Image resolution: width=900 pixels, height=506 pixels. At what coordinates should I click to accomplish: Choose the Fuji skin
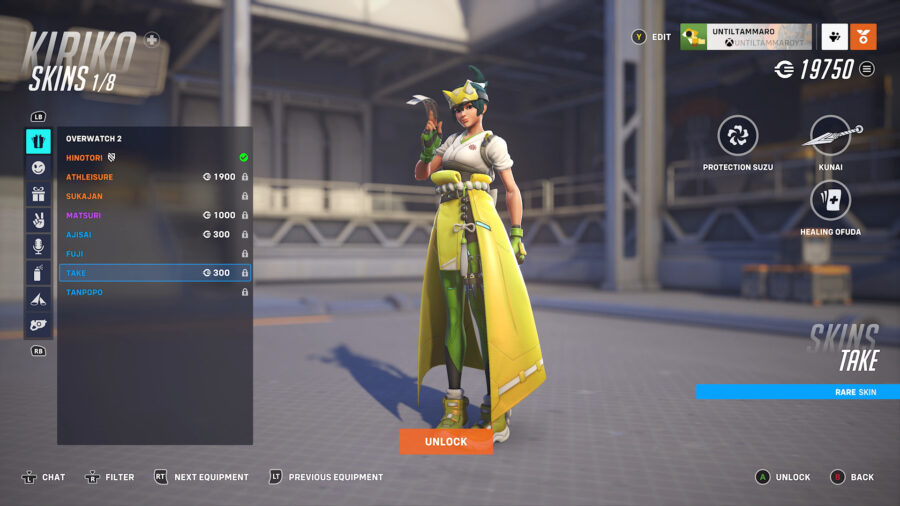(x=150, y=254)
